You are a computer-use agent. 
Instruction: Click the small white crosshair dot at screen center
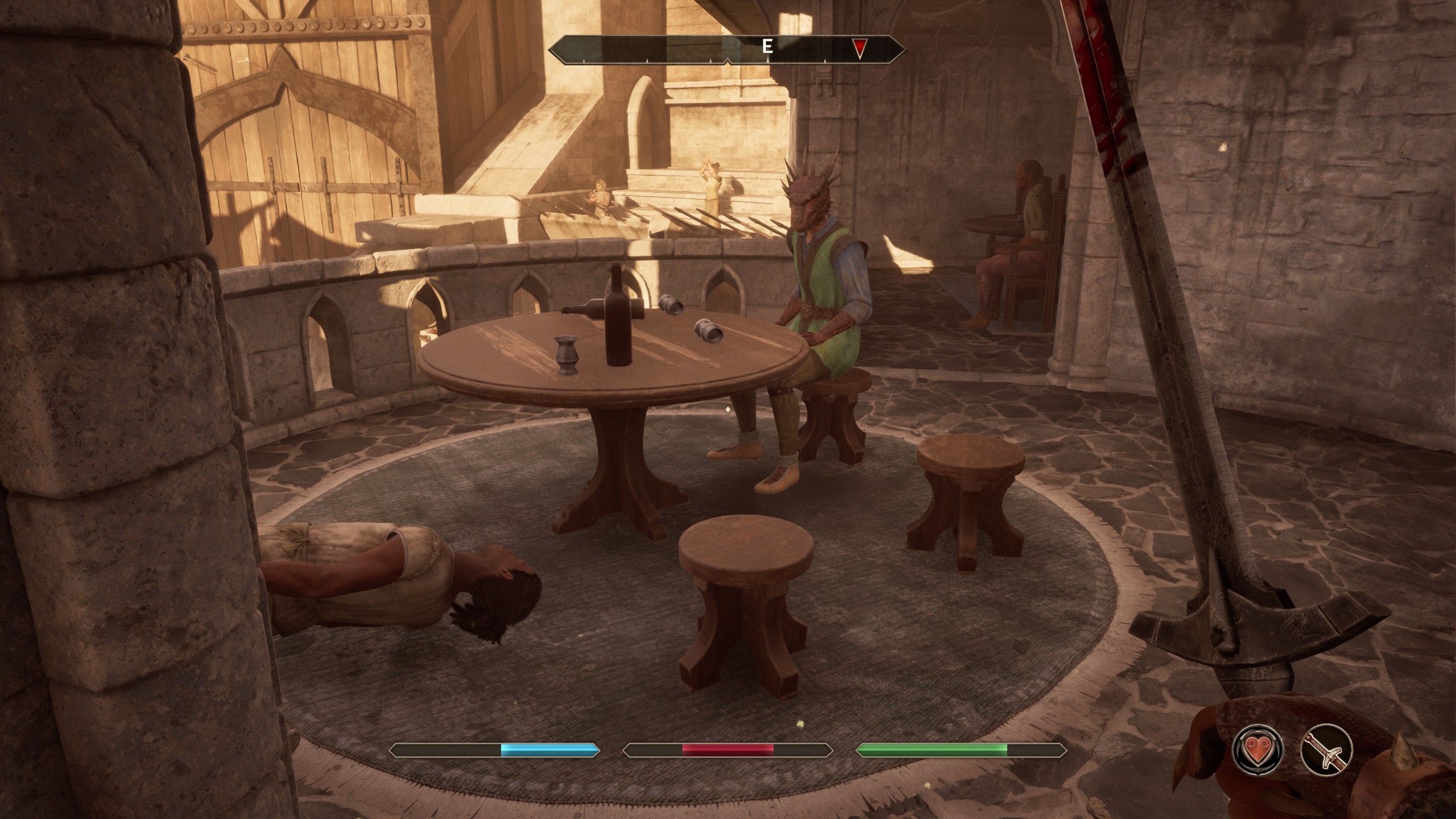tap(728, 409)
